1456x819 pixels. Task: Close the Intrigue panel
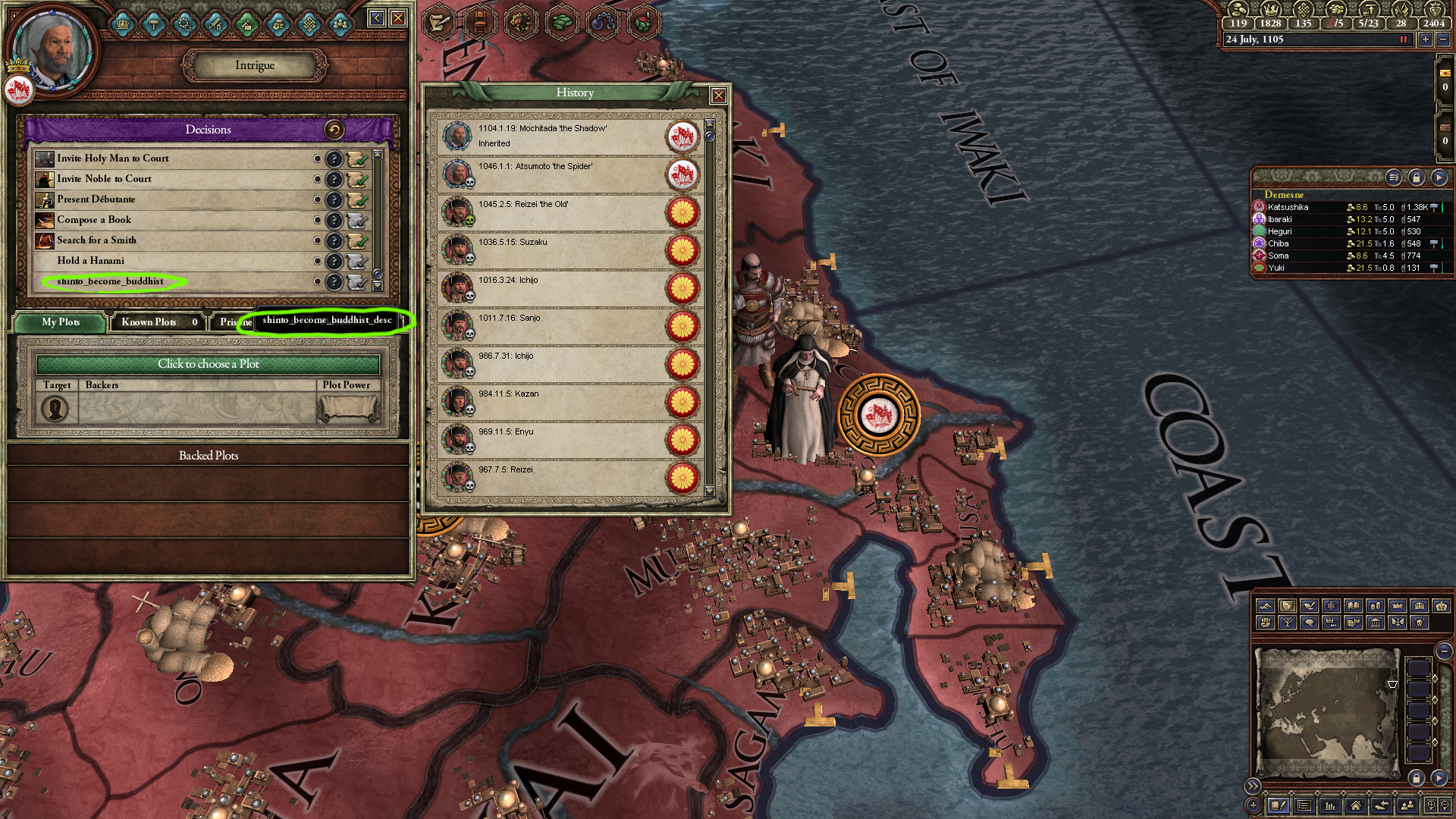398,18
